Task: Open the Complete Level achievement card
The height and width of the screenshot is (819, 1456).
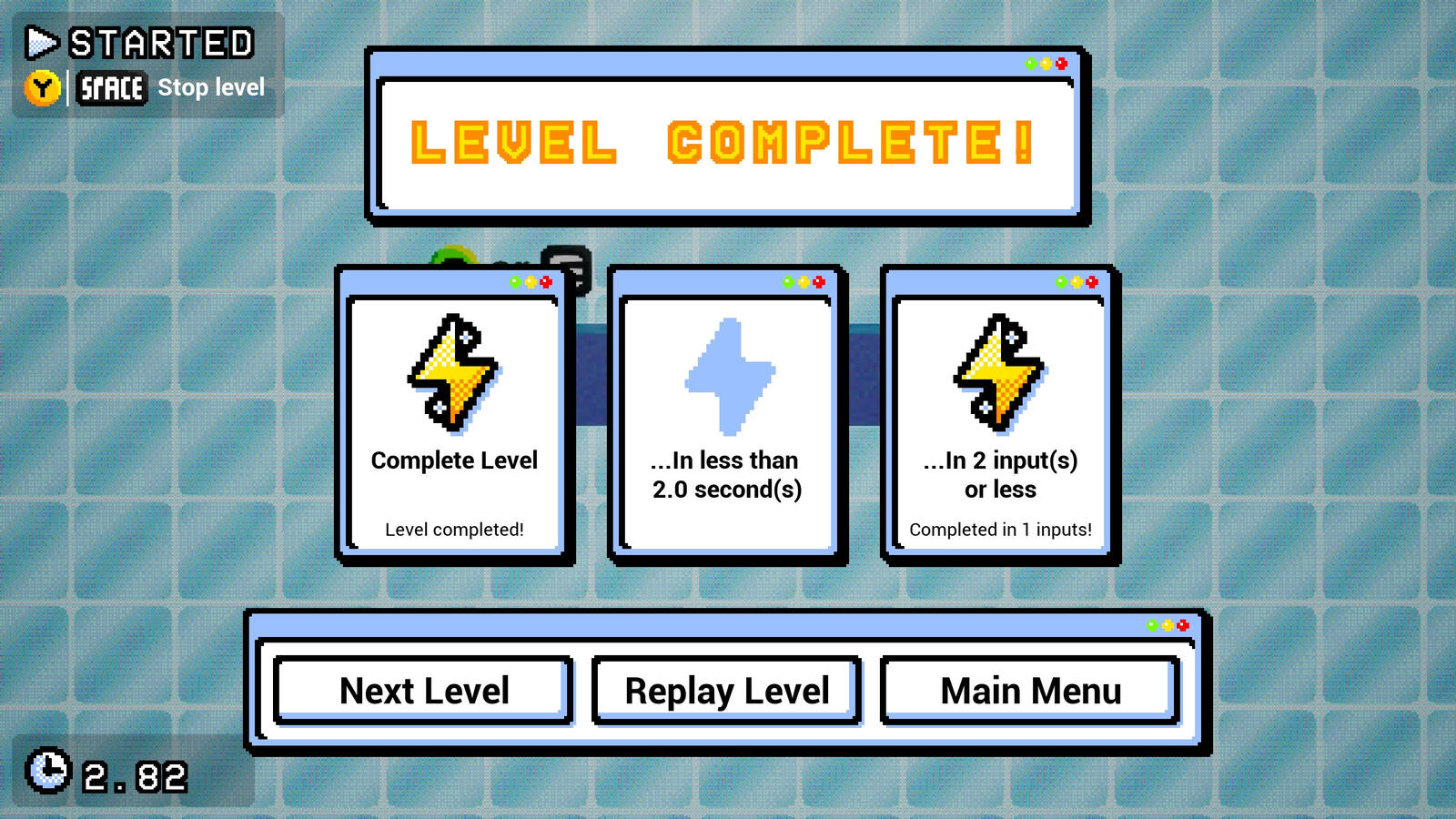Action: coord(452,414)
